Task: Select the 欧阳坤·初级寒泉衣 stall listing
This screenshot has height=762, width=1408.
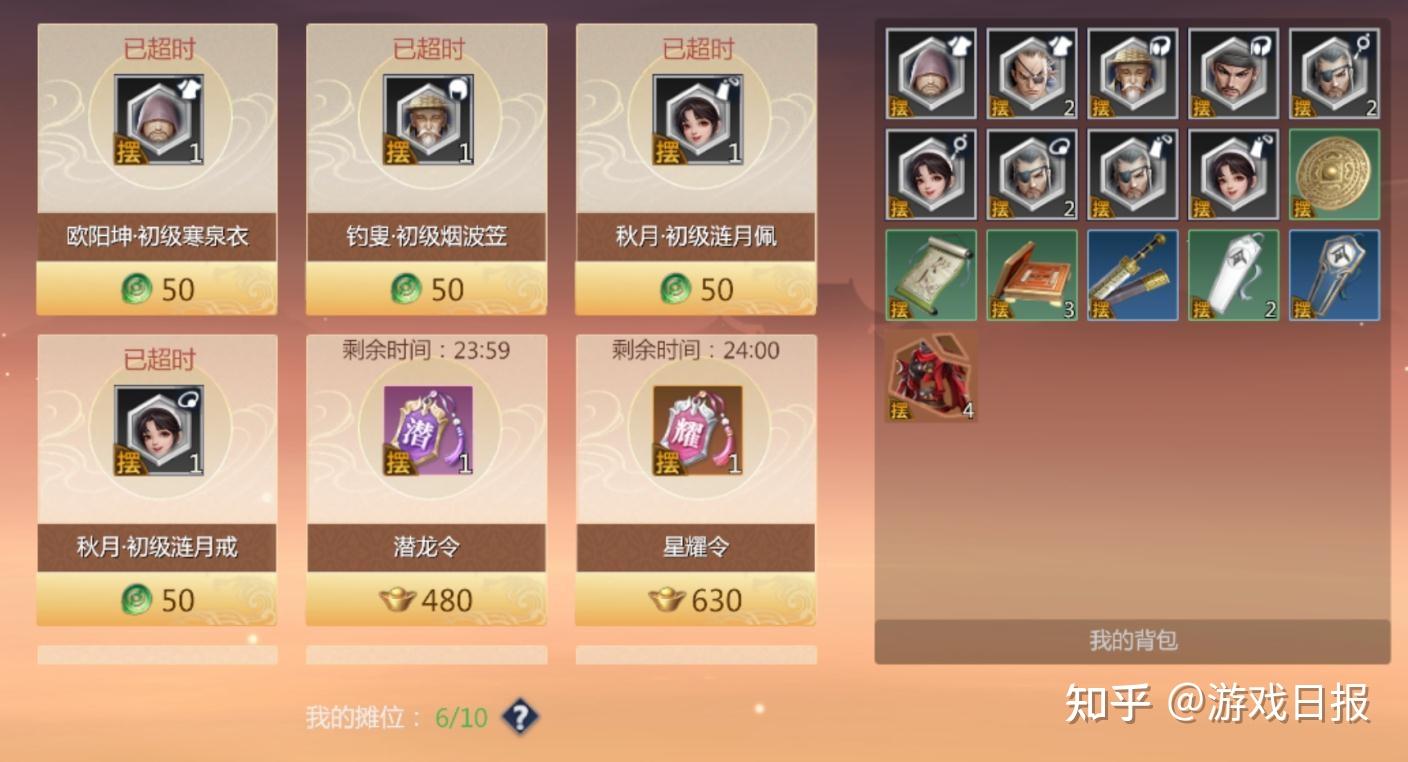Action: point(157,168)
